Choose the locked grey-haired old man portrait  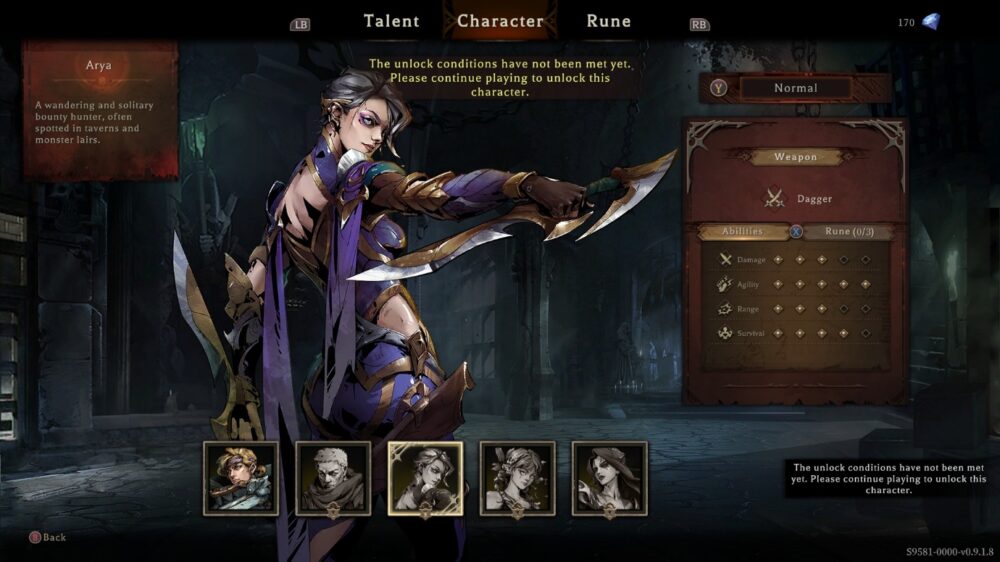point(333,478)
